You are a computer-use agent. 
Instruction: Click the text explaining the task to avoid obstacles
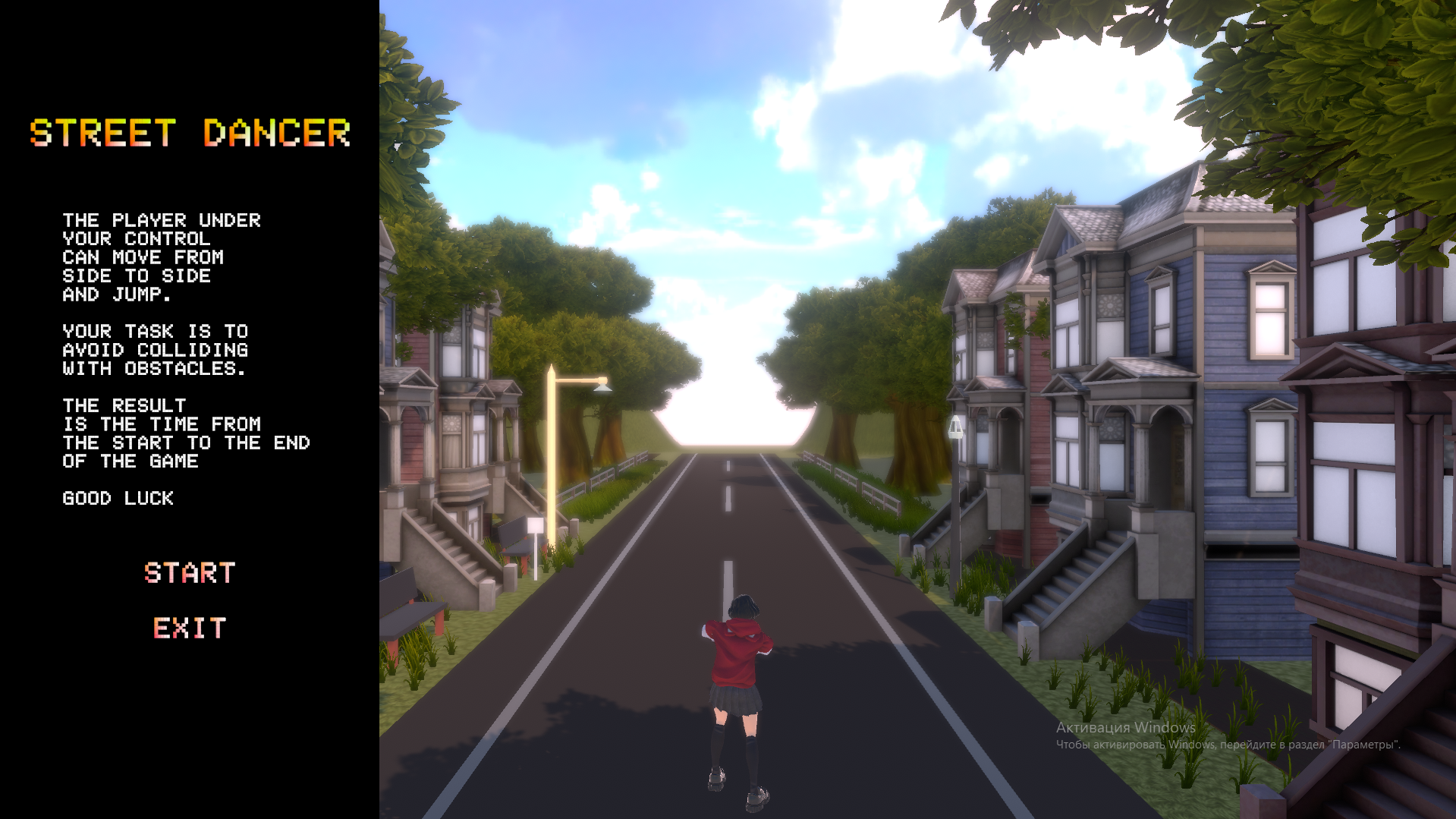click(156, 350)
